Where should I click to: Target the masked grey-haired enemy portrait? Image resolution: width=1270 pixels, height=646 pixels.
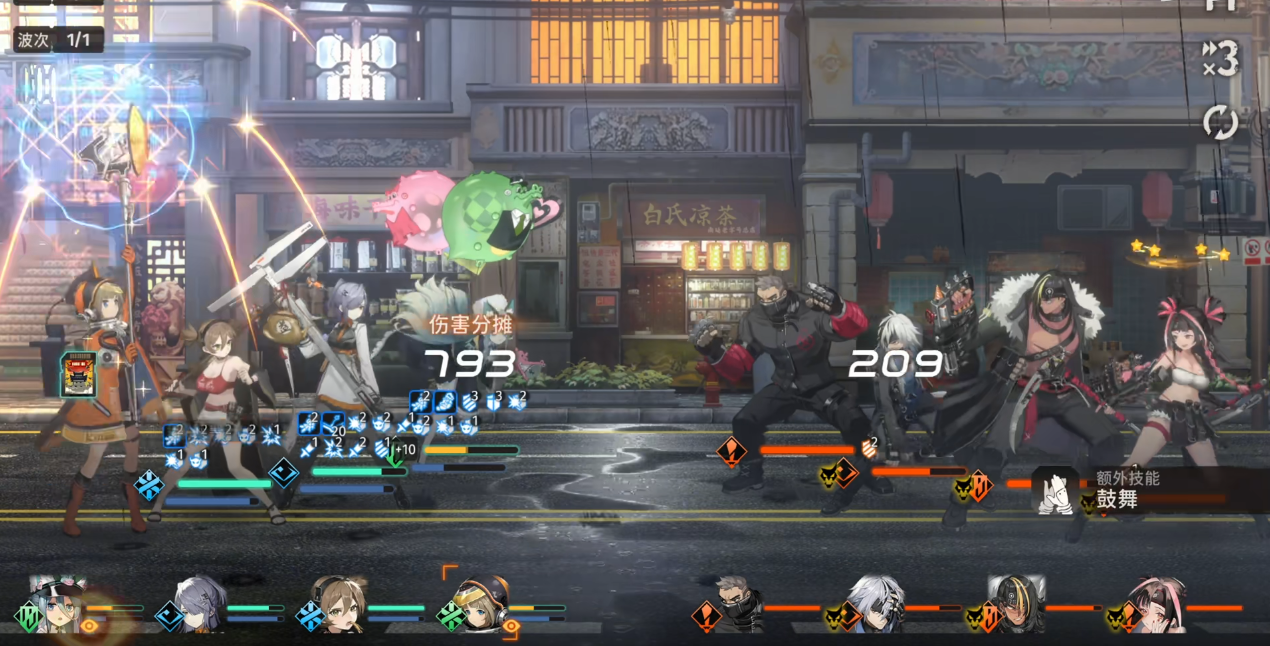point(738,605)
